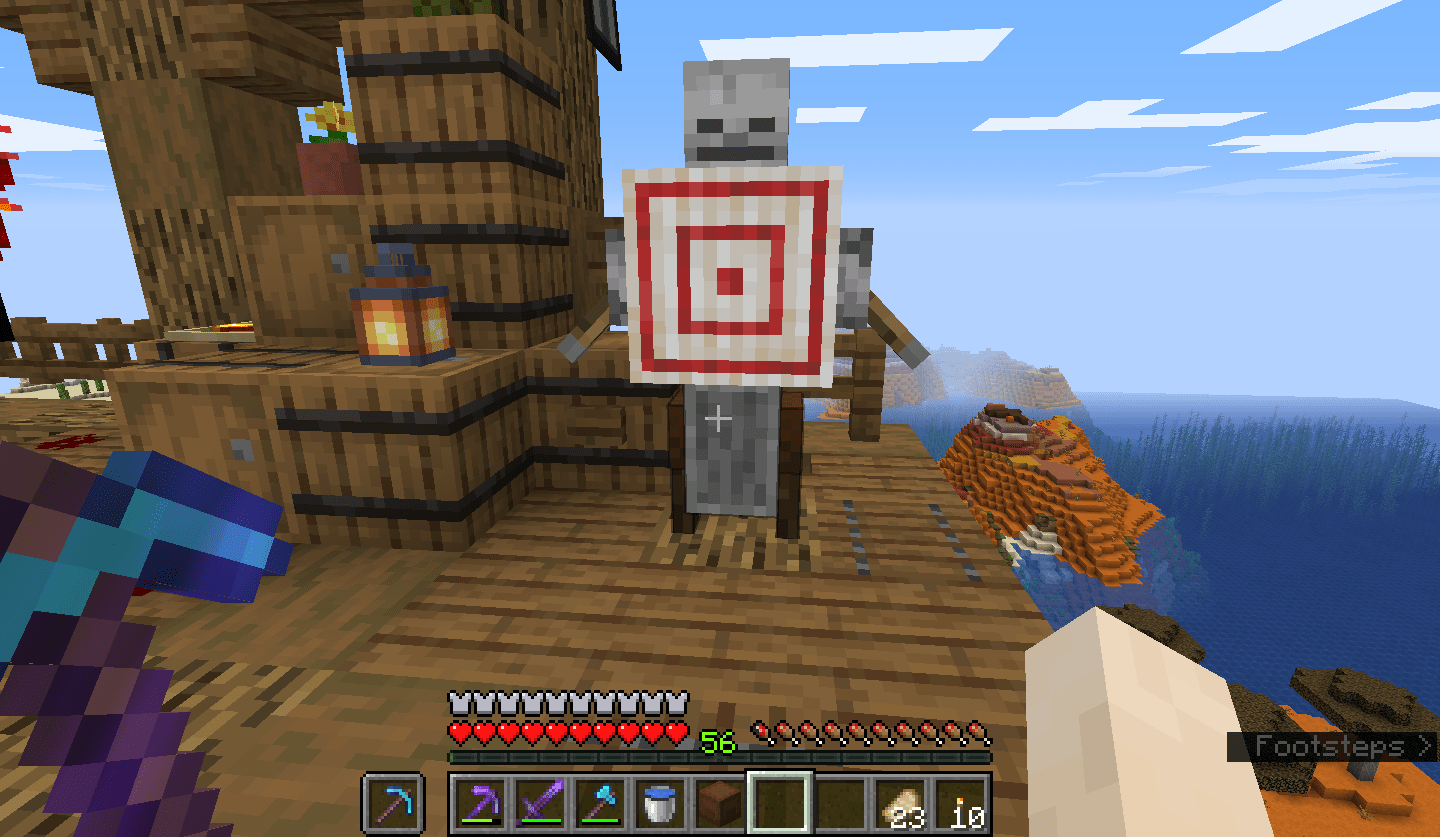Image resolution: width=1440 pixels, height=837 pixels.
Task: Click the crosshair at screen center
Action: 718,420
